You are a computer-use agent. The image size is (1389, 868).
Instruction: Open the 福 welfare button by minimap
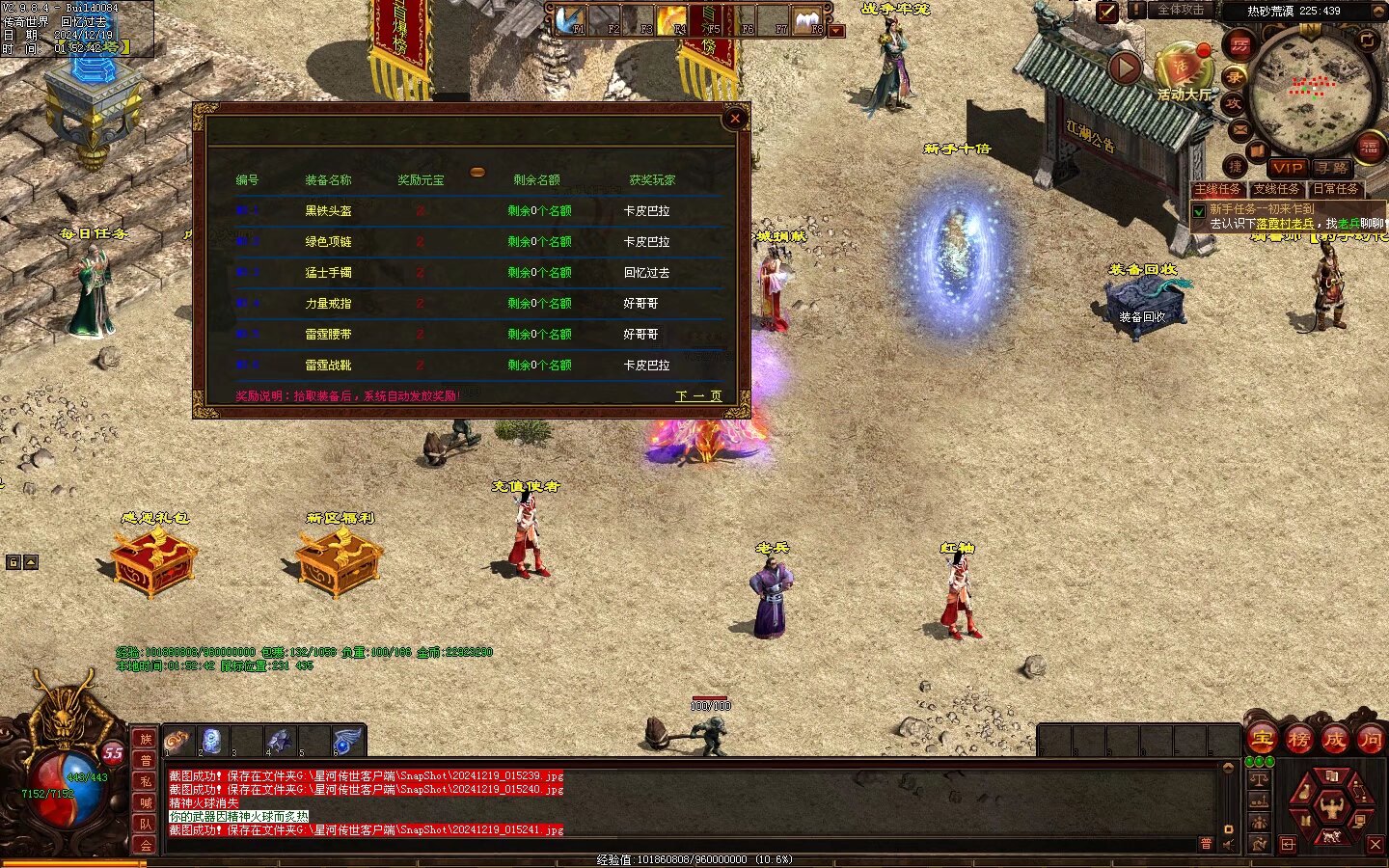click(x=1369, y=147)
